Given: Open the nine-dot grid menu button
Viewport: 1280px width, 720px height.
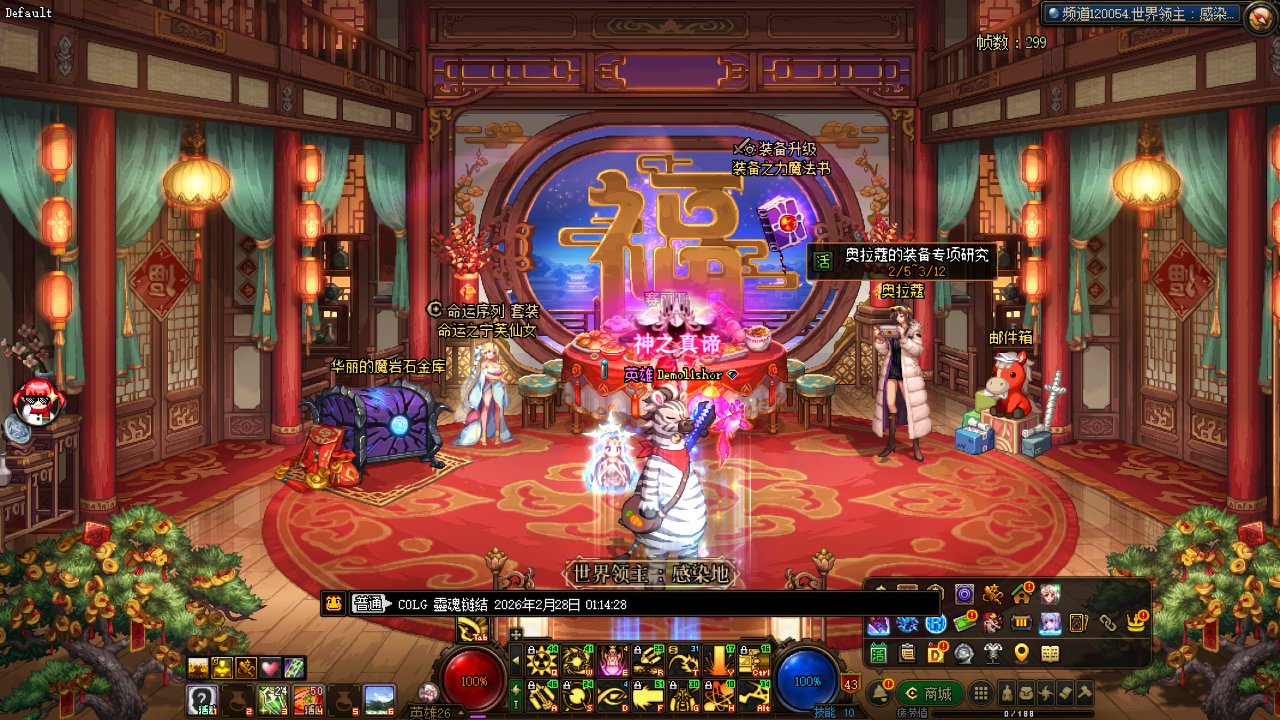Looking at the screenshot, I should [x=982, y=693].
